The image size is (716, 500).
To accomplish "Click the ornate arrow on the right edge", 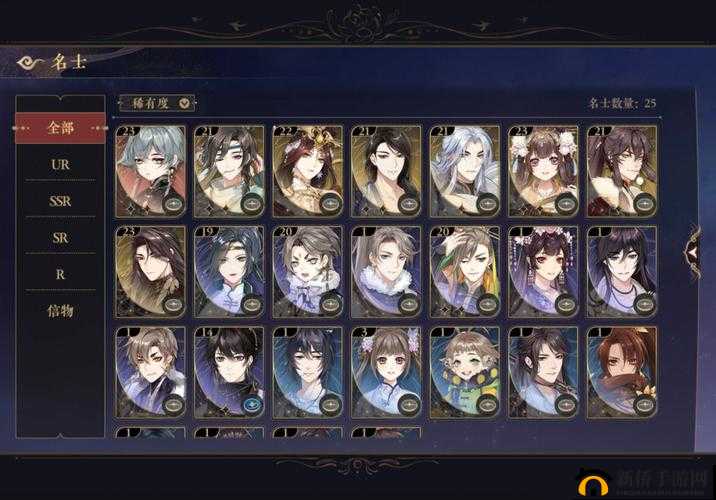I will [692, 251].
